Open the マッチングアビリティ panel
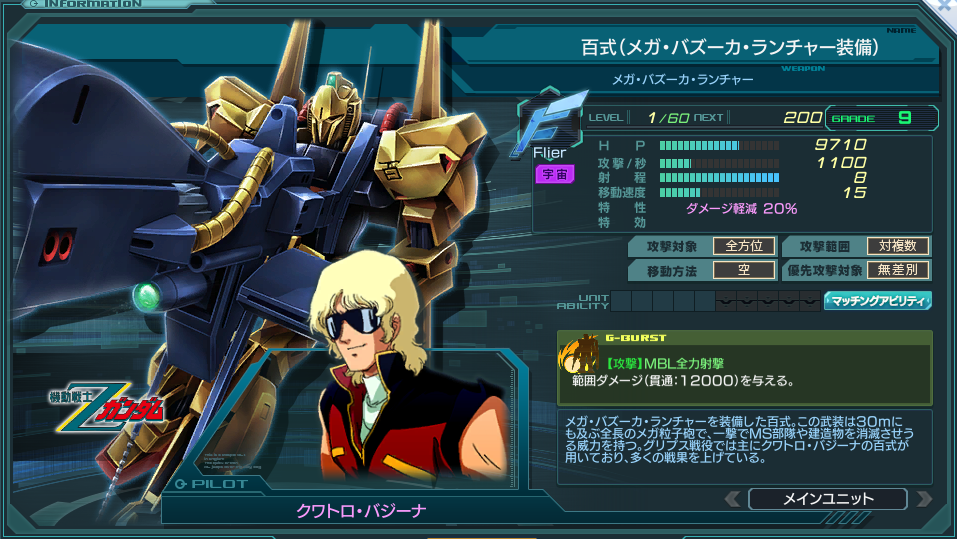Screen dimensions: 957x539 point(877,300)
